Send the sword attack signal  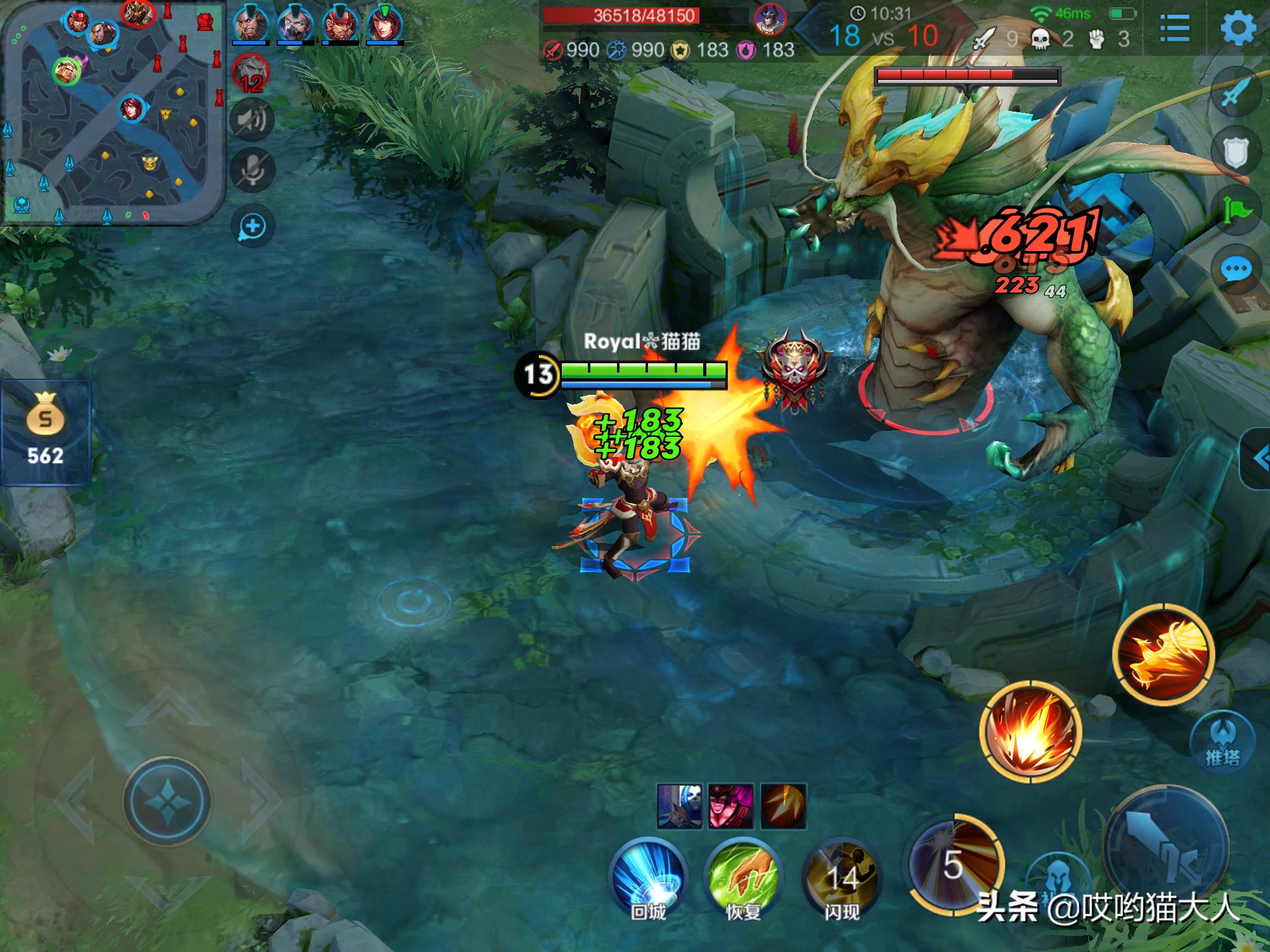tap(1235, 94)
